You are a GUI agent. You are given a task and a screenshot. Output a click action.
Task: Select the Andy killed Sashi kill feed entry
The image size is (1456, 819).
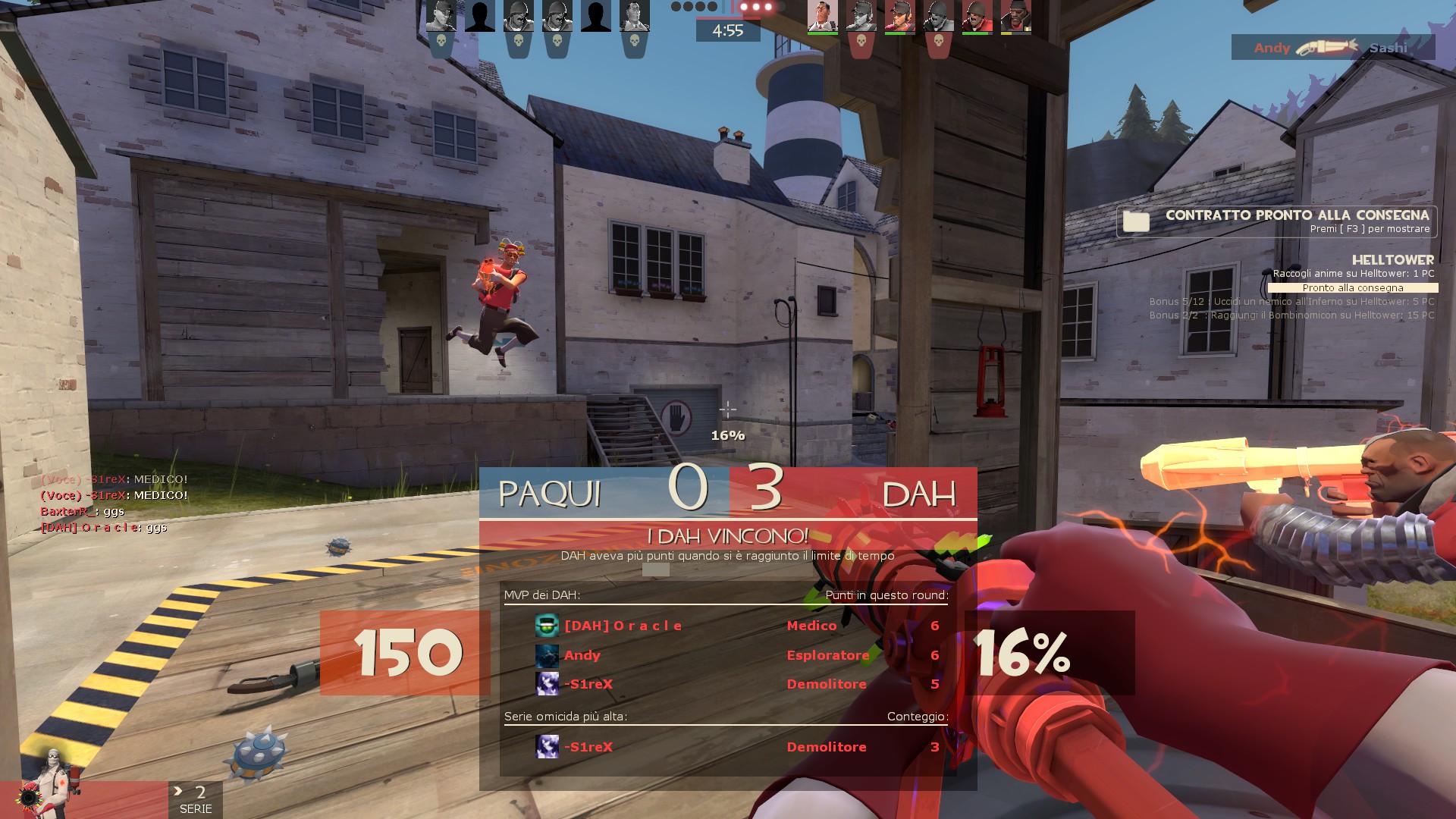1332,48
